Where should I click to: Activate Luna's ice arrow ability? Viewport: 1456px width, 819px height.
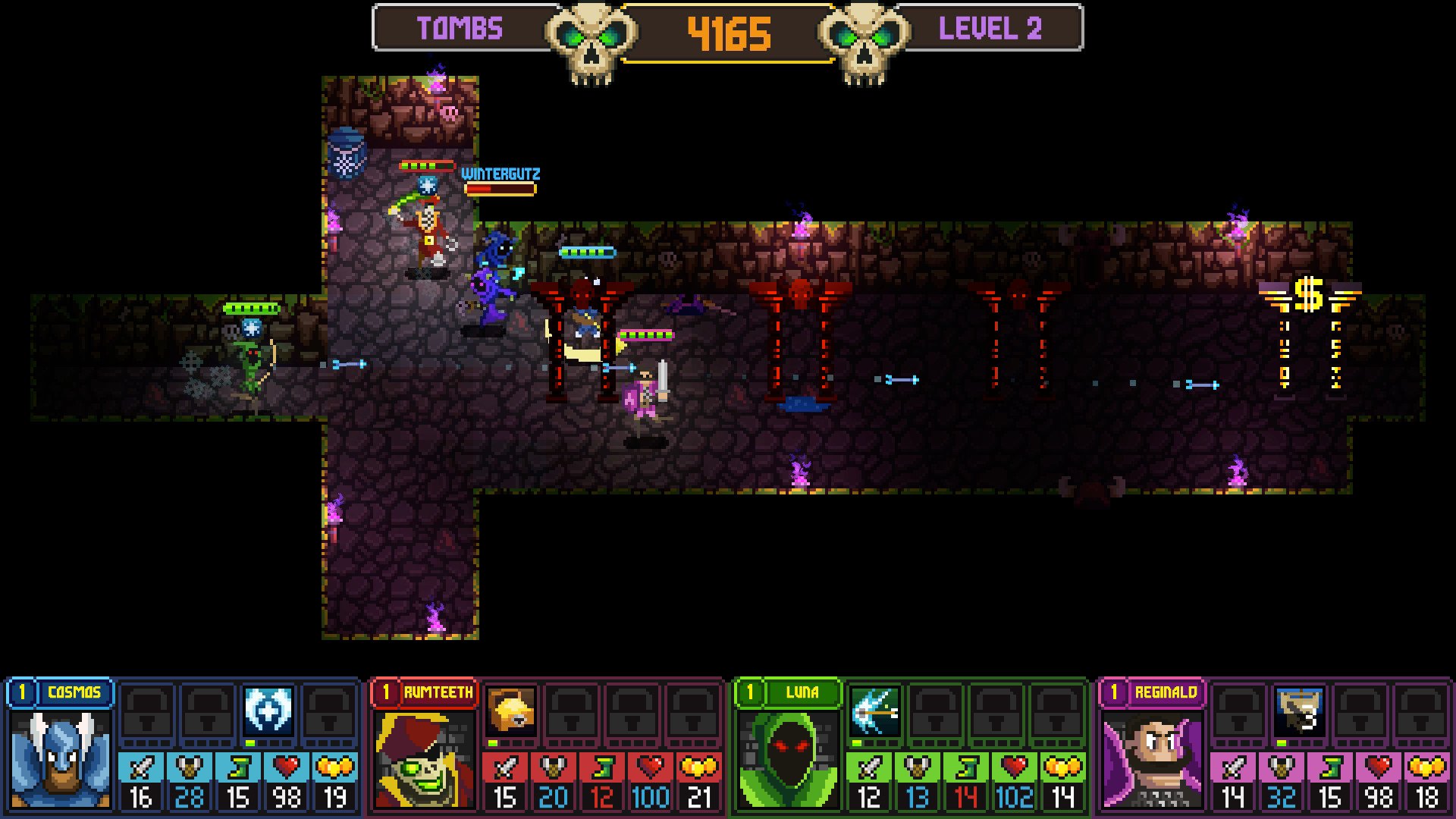(875, 711)
